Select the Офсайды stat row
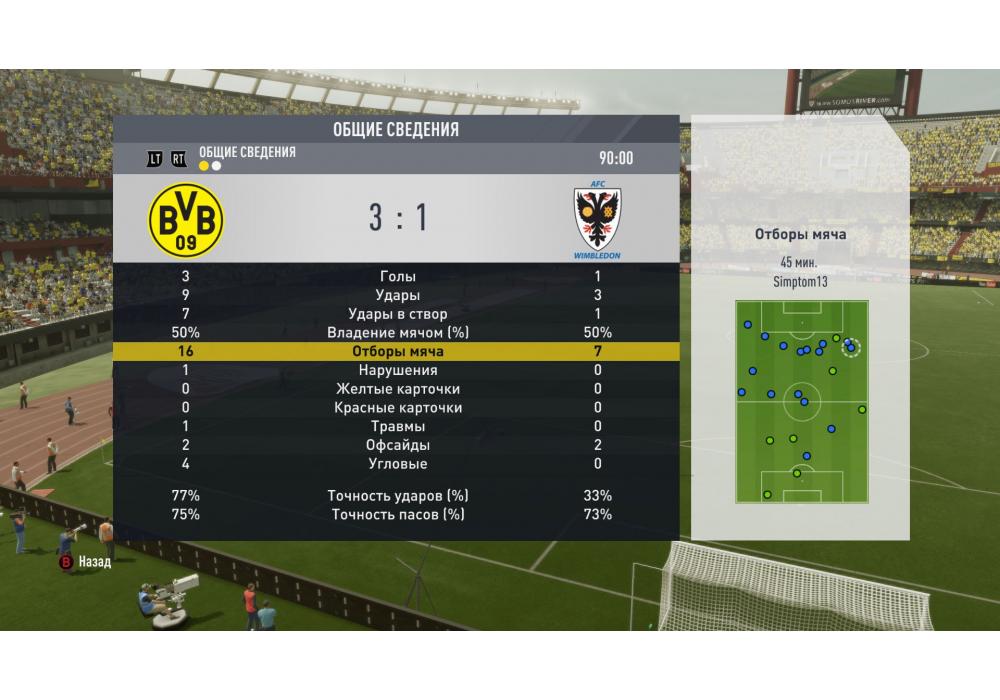The height and width of the screenshot is (700, 1000). coord(398,445)
